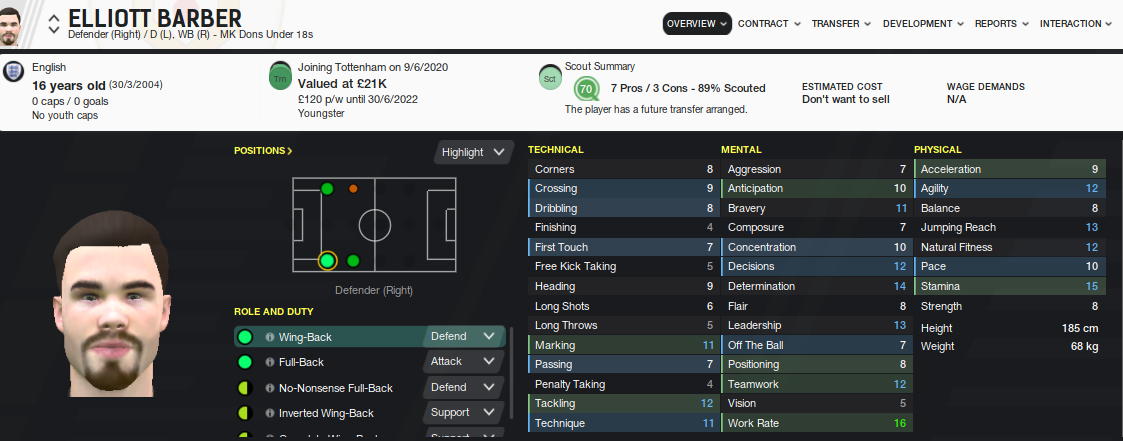Change Inverted Wing-Back duty from Support
The image size is (1123, 441).
463,412
